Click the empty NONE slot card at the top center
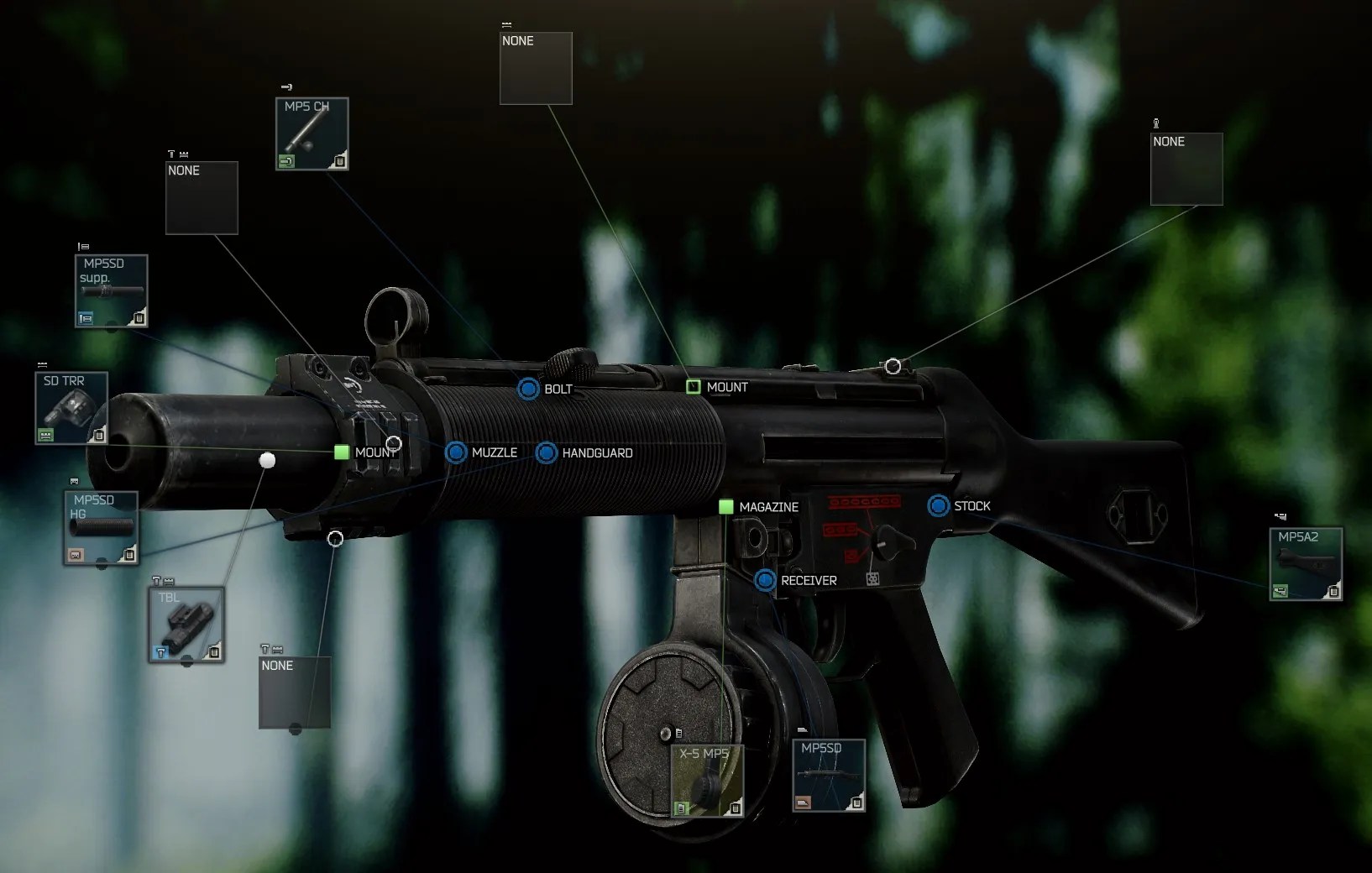This screenshot has width=1372, height=873. (x=535, y=68)
